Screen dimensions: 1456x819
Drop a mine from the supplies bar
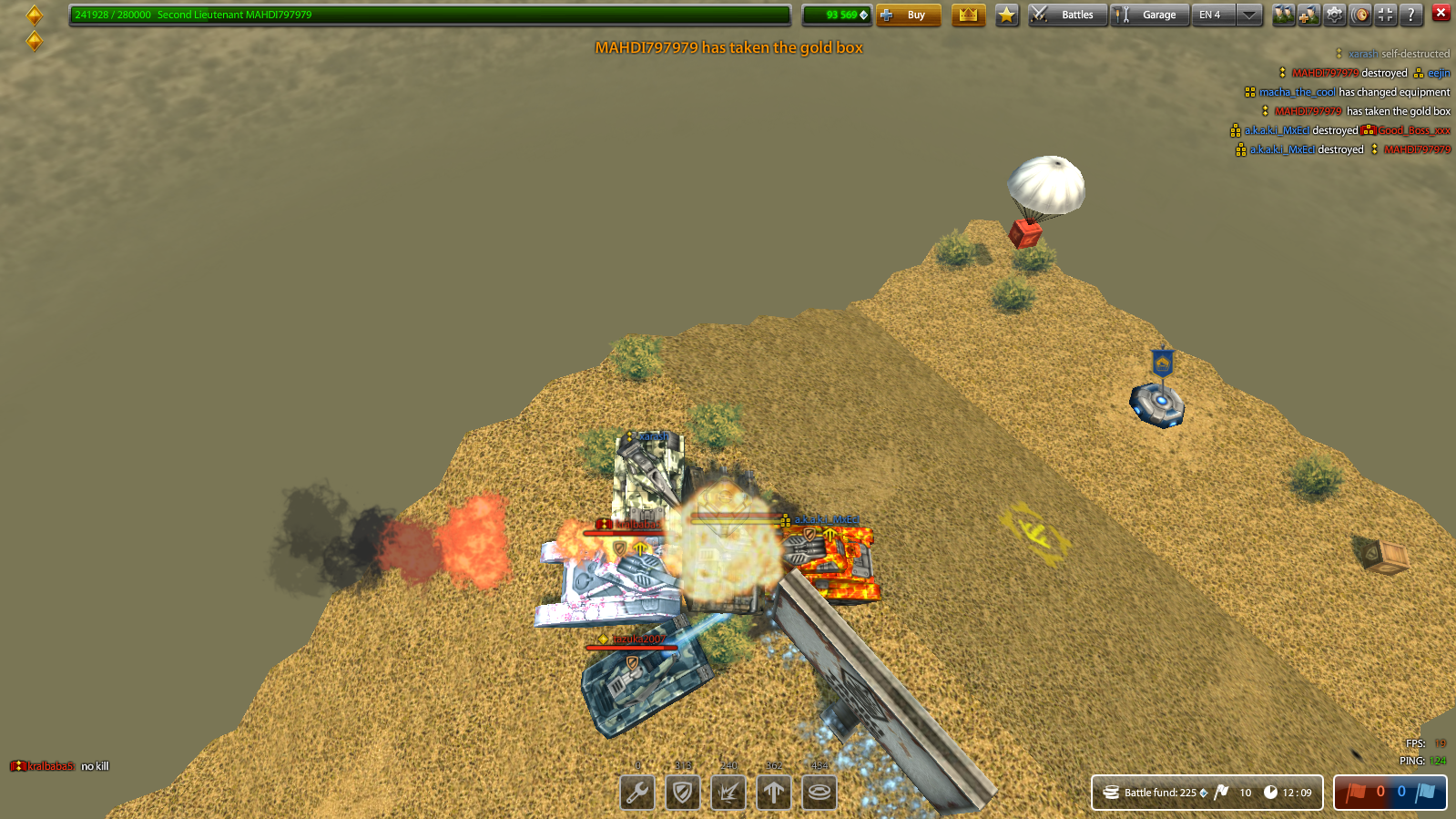[818, 793]
